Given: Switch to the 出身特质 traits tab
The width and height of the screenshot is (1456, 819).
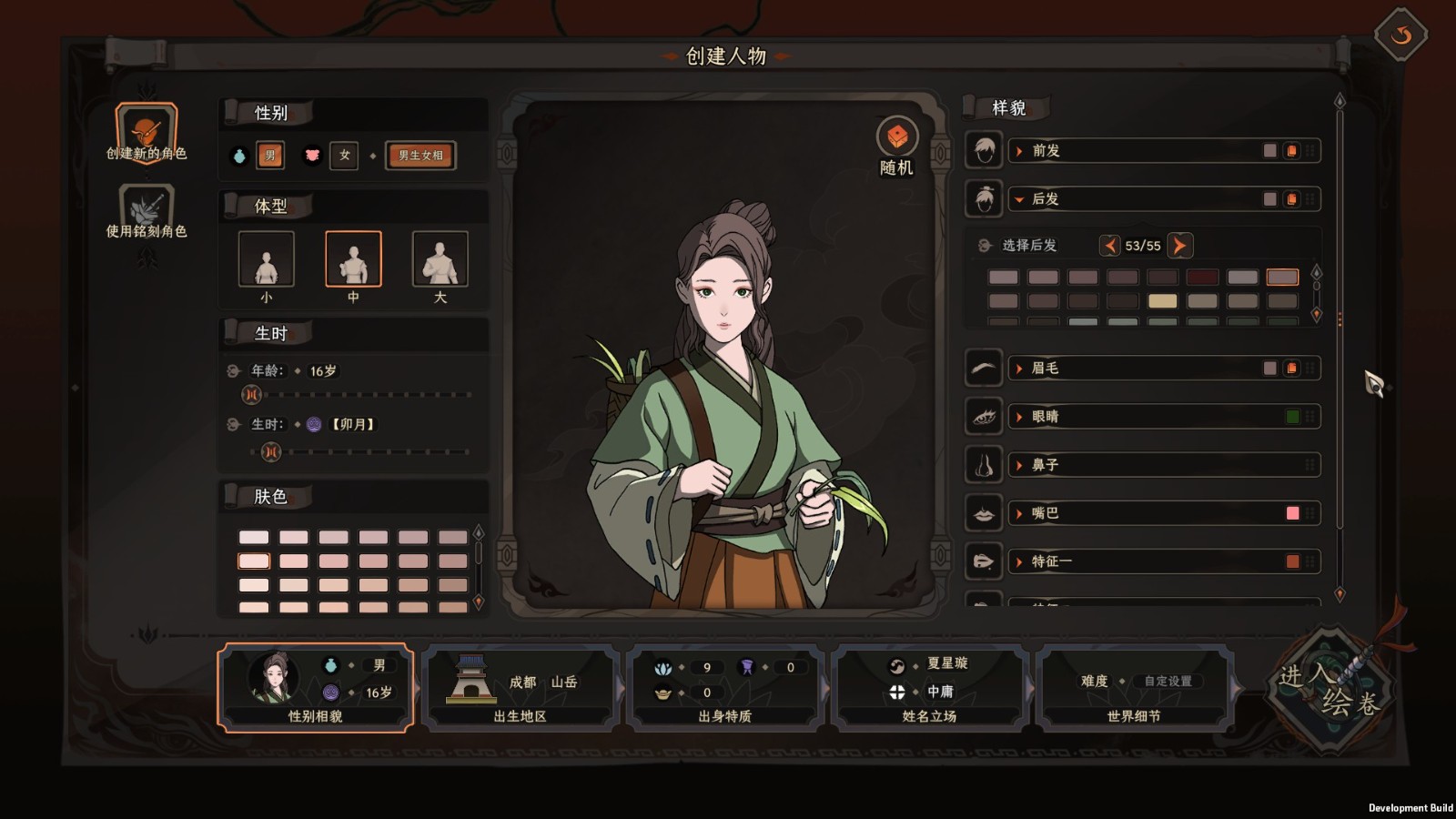Looking at the screenshot, I should (x=725, y=688).
